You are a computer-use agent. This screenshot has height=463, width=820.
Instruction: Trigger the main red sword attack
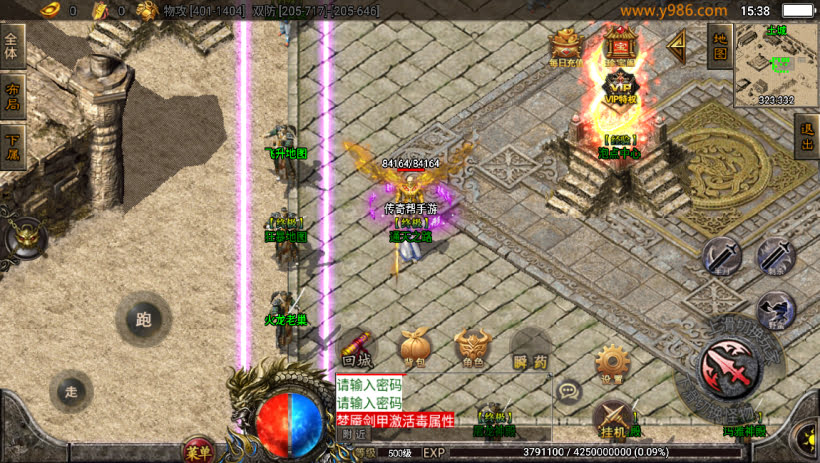tap(728, 367)
